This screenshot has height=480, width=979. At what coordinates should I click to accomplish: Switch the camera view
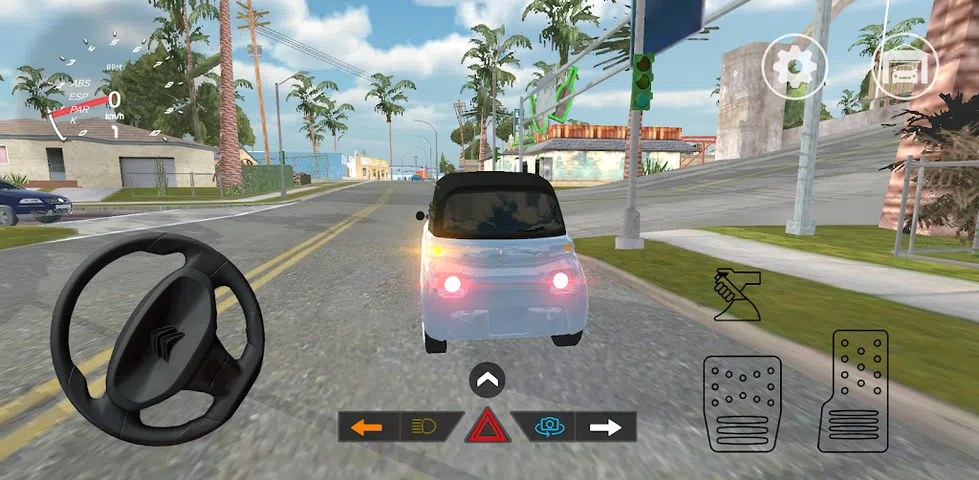coord(547,427)
